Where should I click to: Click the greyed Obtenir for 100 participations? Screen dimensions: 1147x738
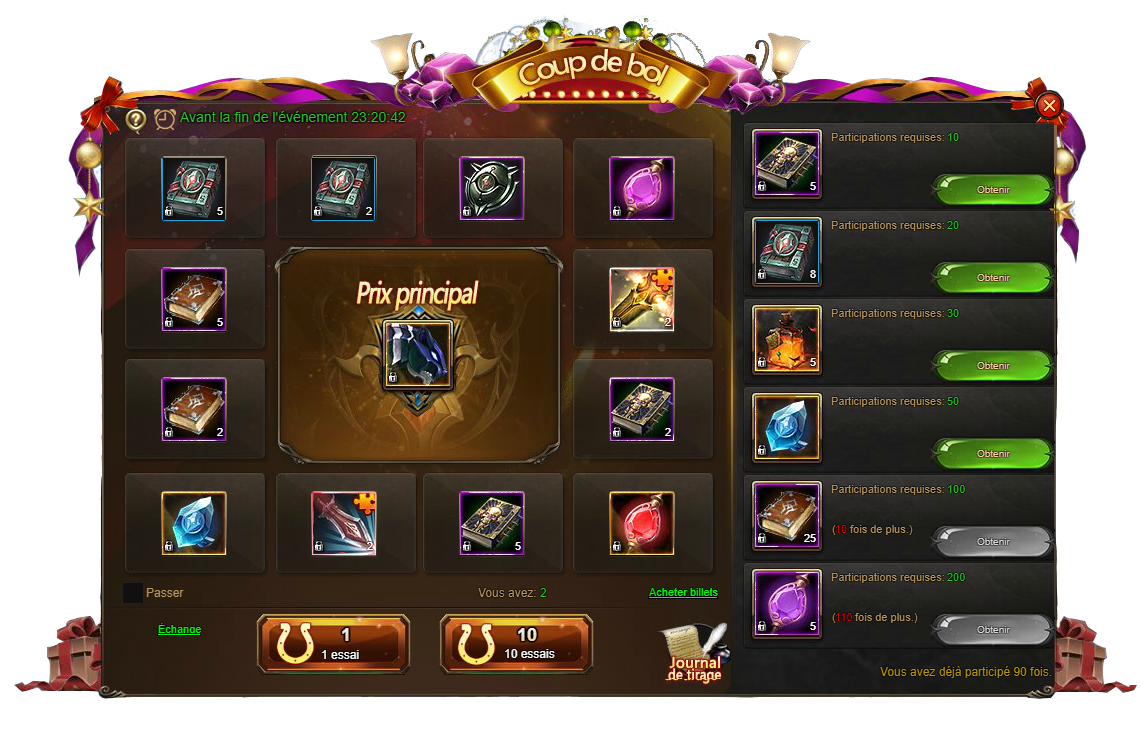[x=992, y=542]
